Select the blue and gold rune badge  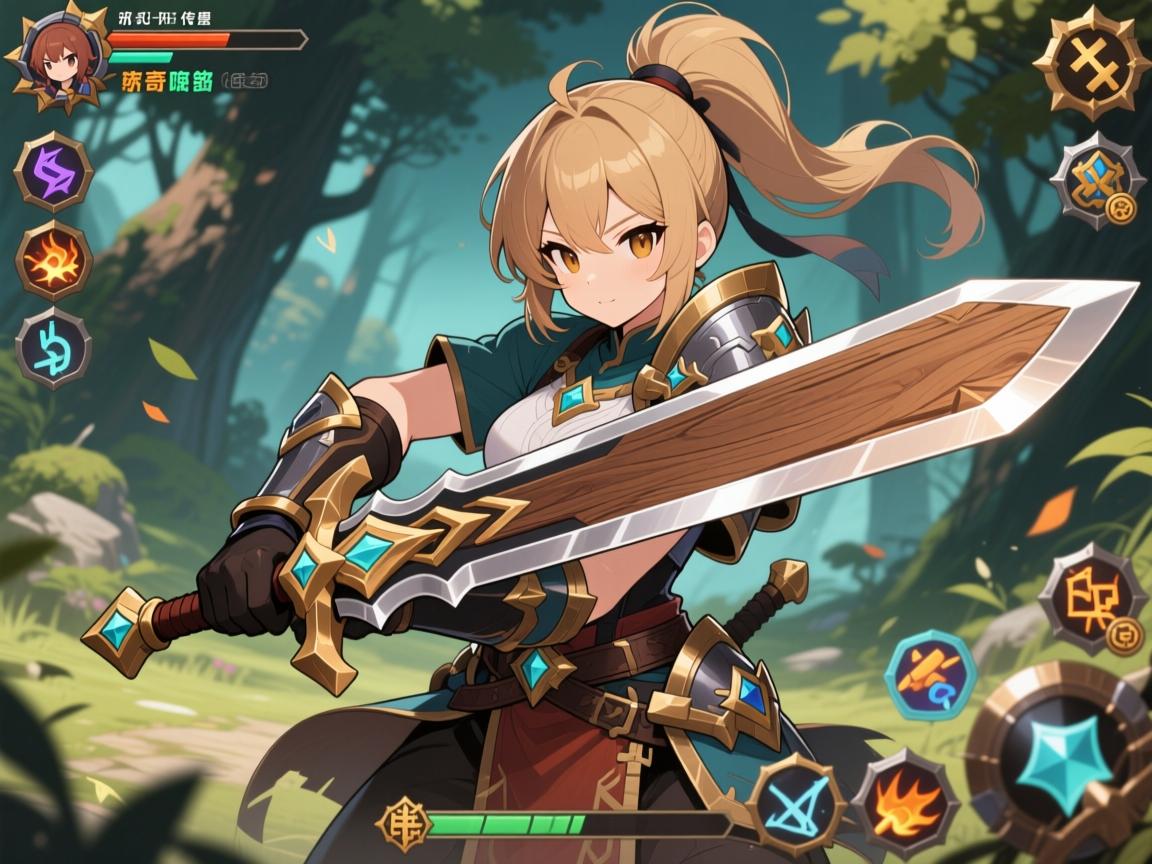tap(1097, 181)
